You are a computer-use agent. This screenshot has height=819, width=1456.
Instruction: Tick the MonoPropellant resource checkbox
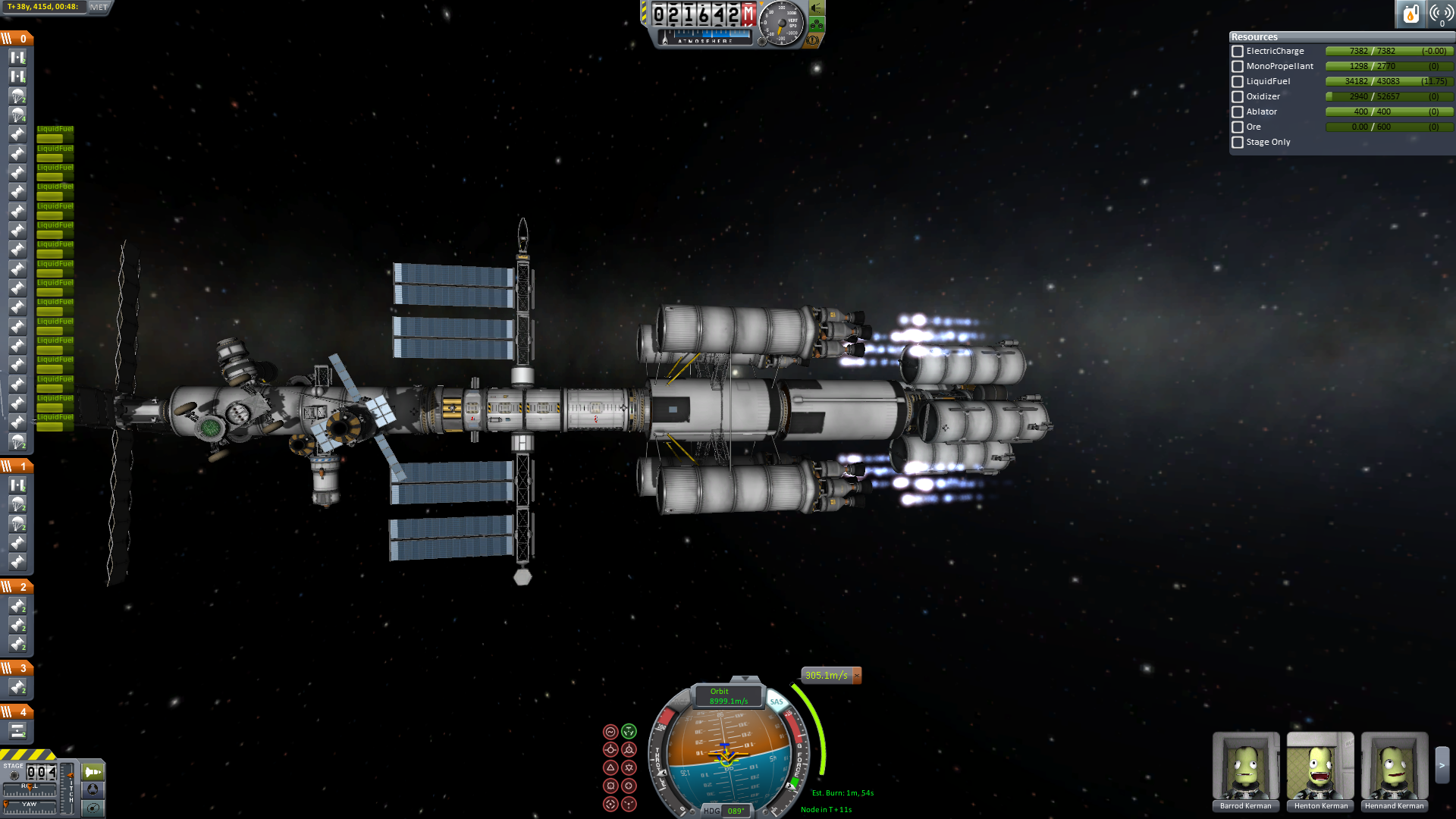pyautogui.click(x=1238, y=67)
